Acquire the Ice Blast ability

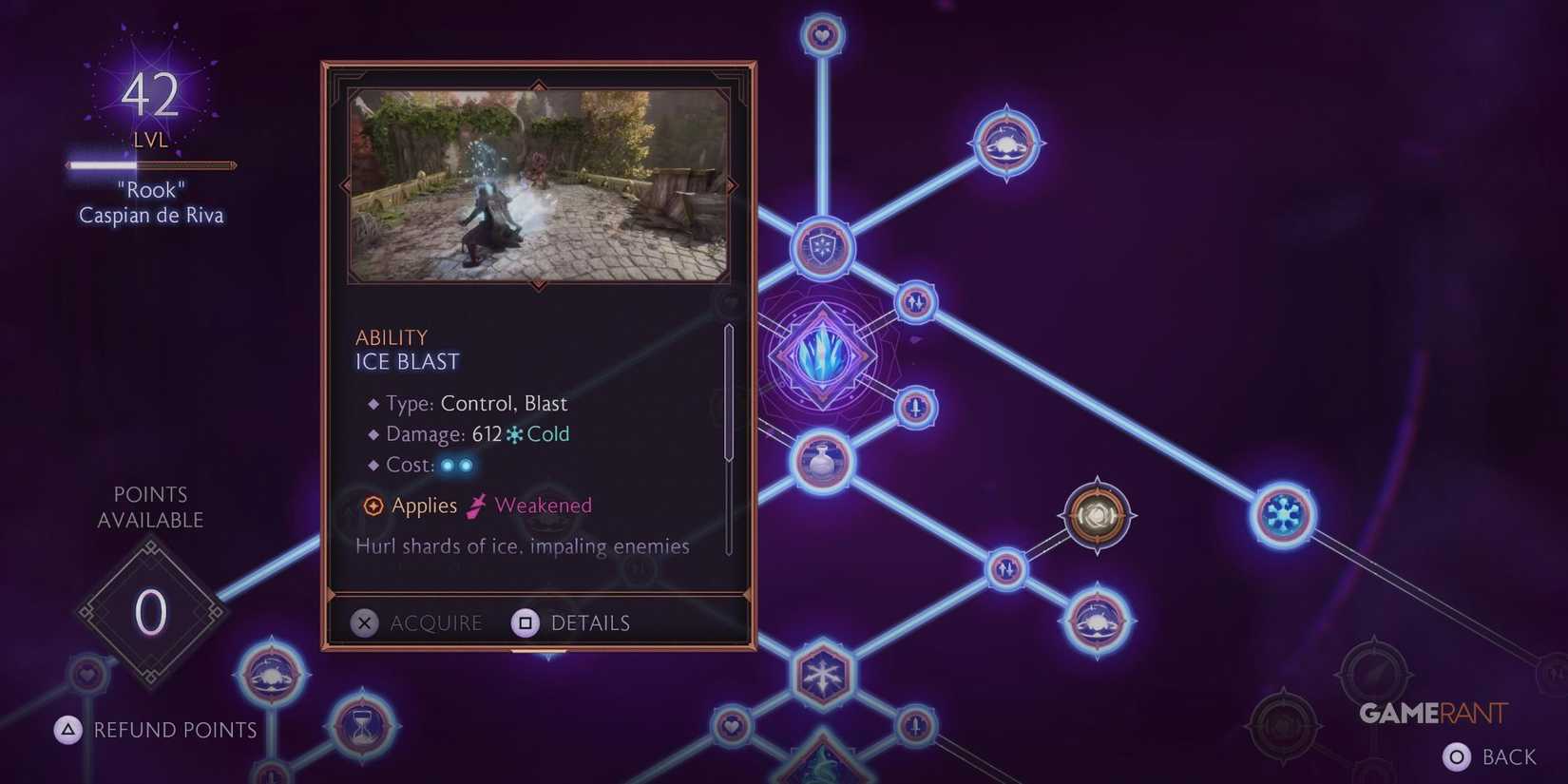(x=418, y=622)
